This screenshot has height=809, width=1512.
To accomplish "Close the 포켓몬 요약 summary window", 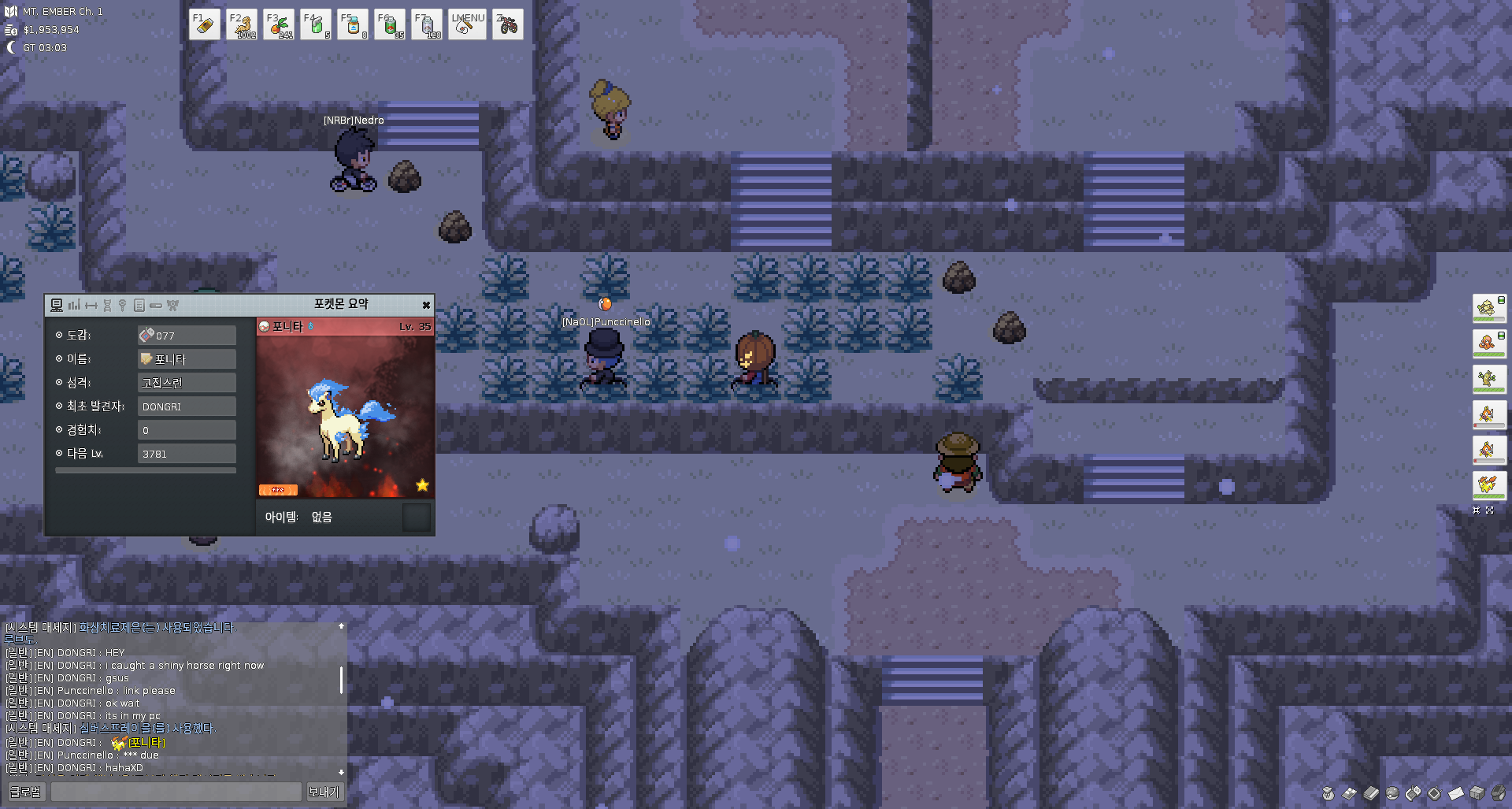I will [426, 306].
